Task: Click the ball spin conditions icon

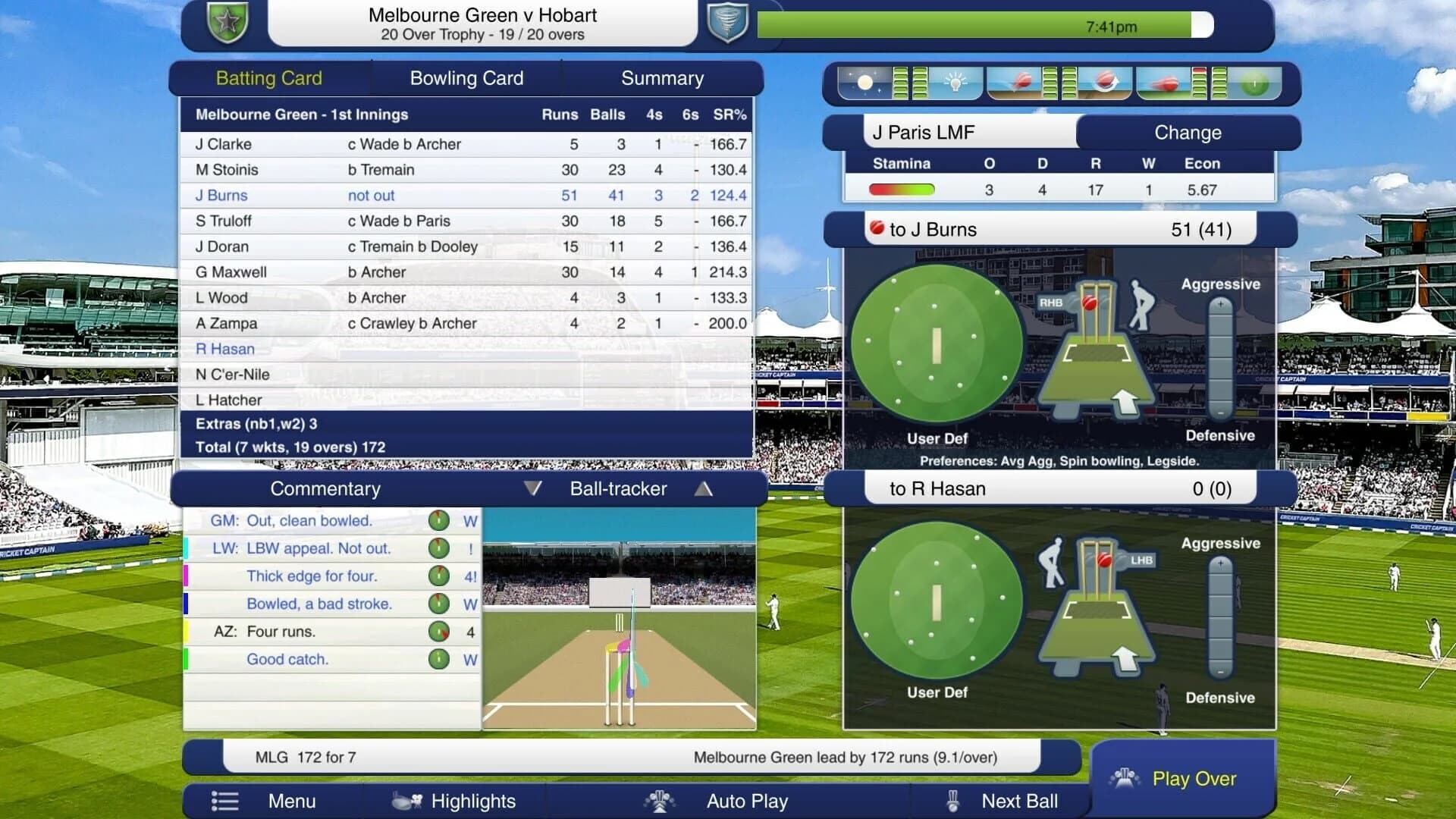Action: [x=1106, y=83]
